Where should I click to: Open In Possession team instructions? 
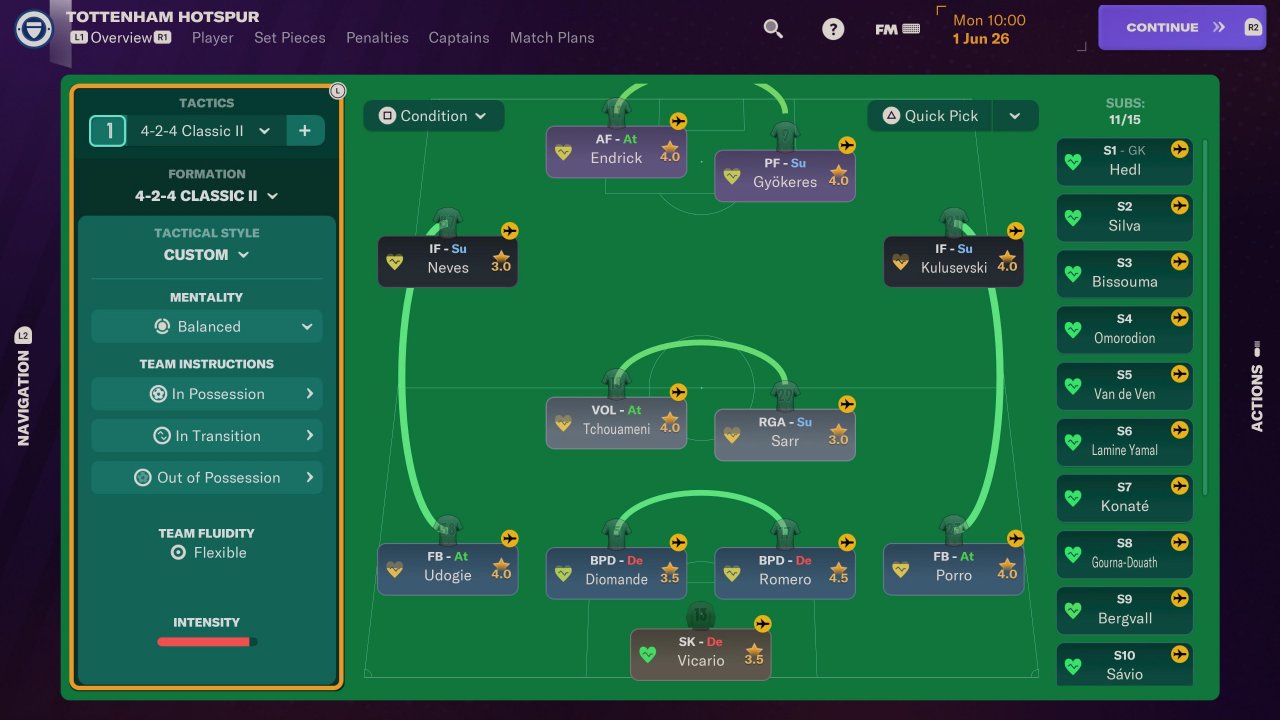point(207,394)
